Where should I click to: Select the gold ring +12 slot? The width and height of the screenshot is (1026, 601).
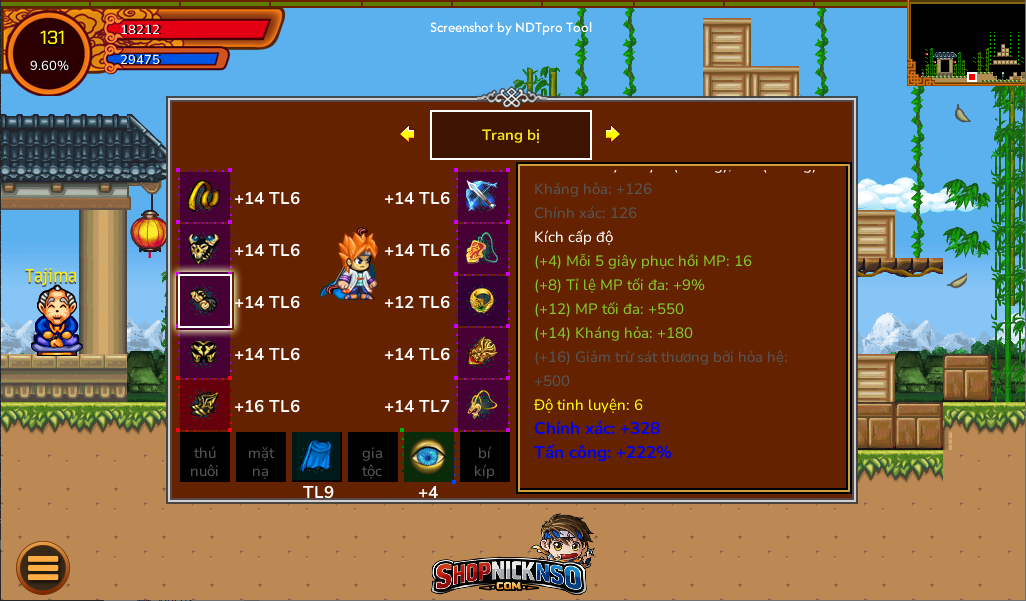(483, 301)
